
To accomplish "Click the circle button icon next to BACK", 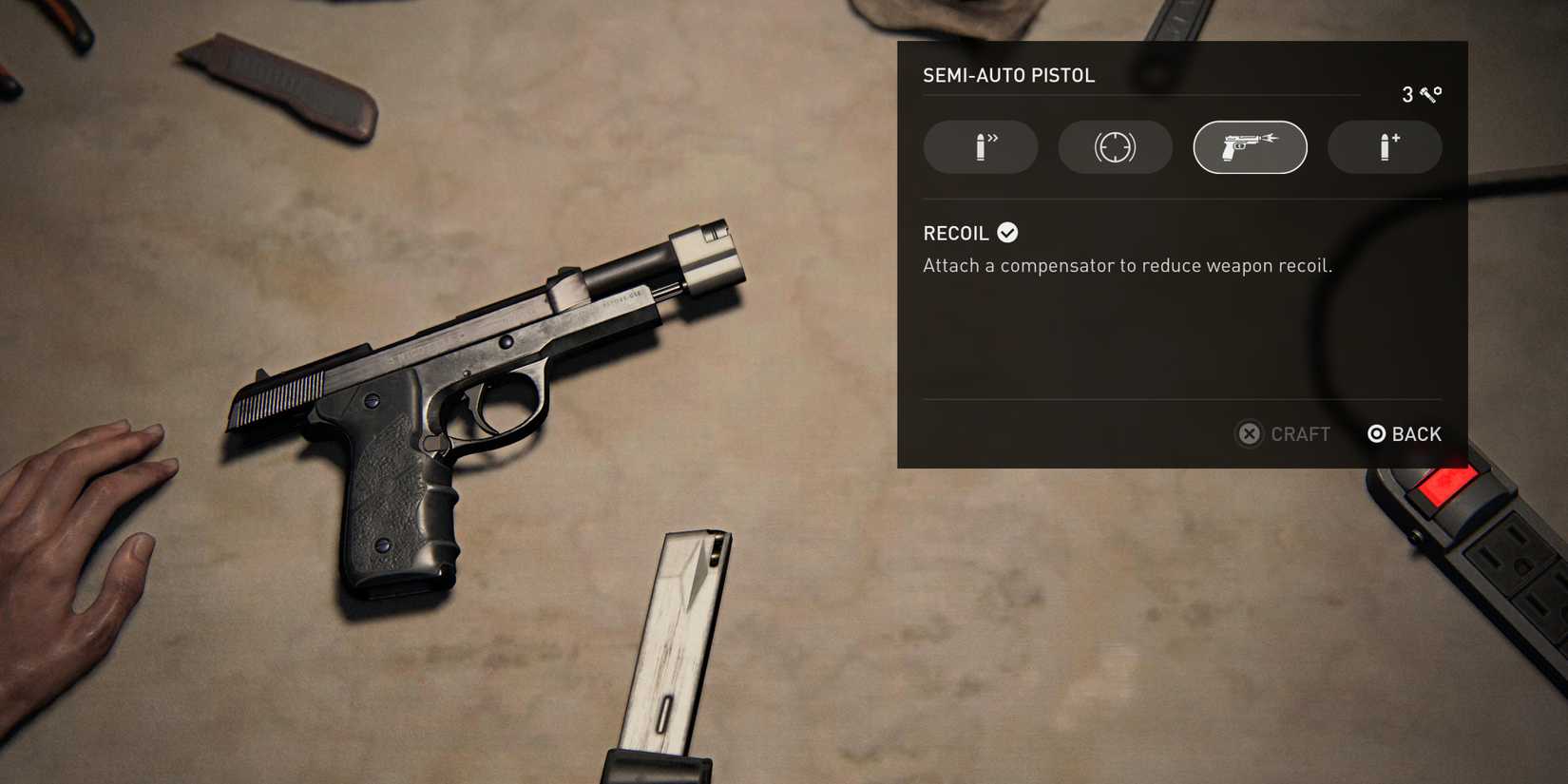I will [x=1375, y=434].
